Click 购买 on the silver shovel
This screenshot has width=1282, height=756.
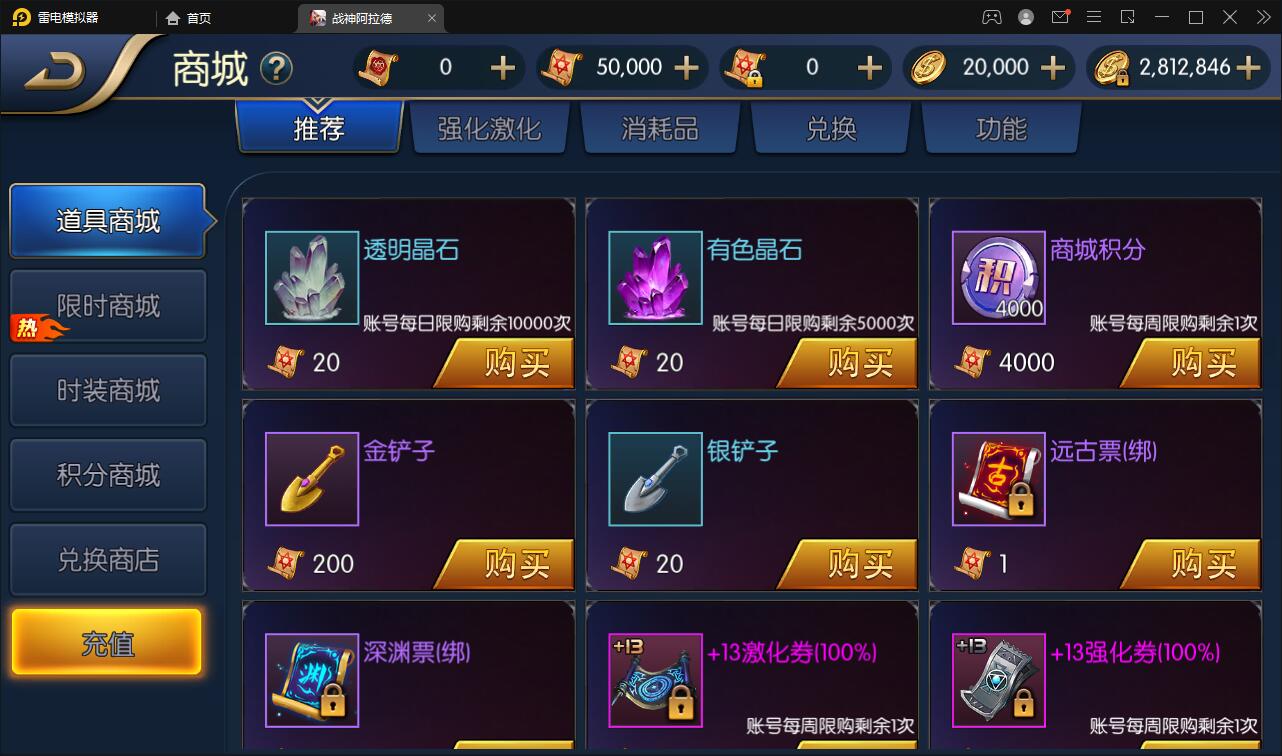tap(858, 563)
